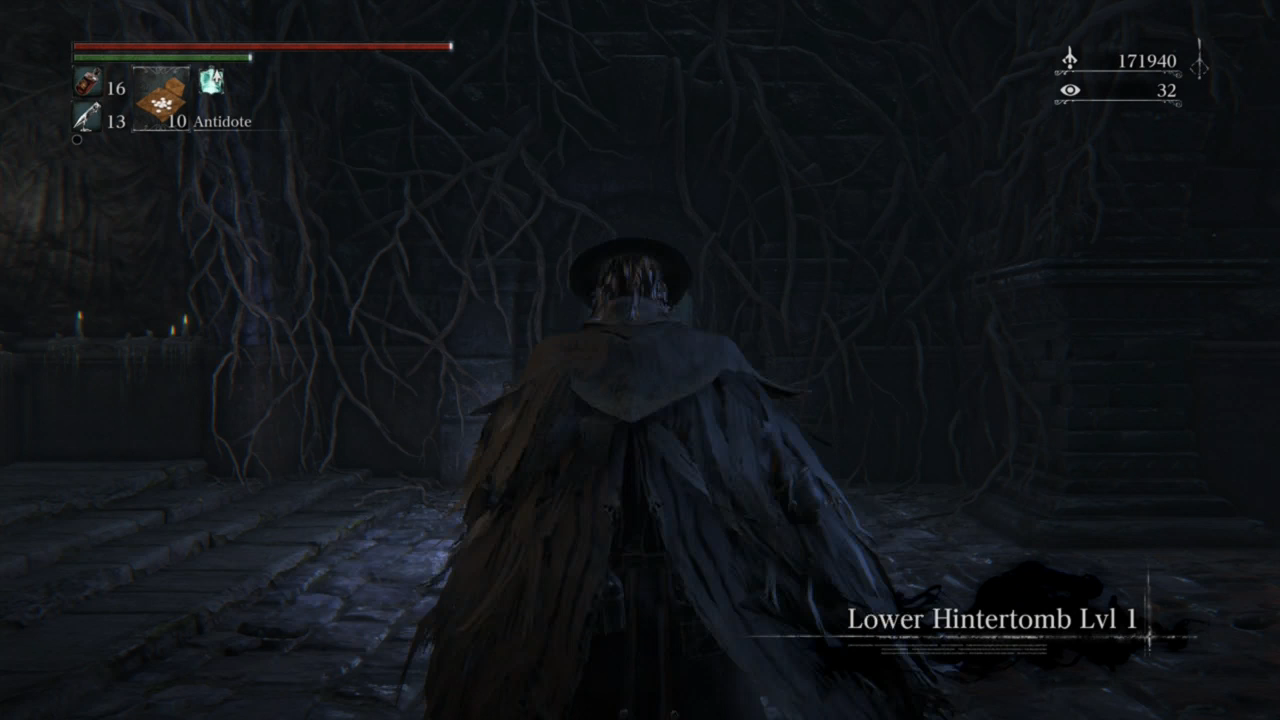Viewport: 1280px width, 720px height.
Task: Toggle the Blood Vial quantity indicator showing 16
Action: [115, 88]
